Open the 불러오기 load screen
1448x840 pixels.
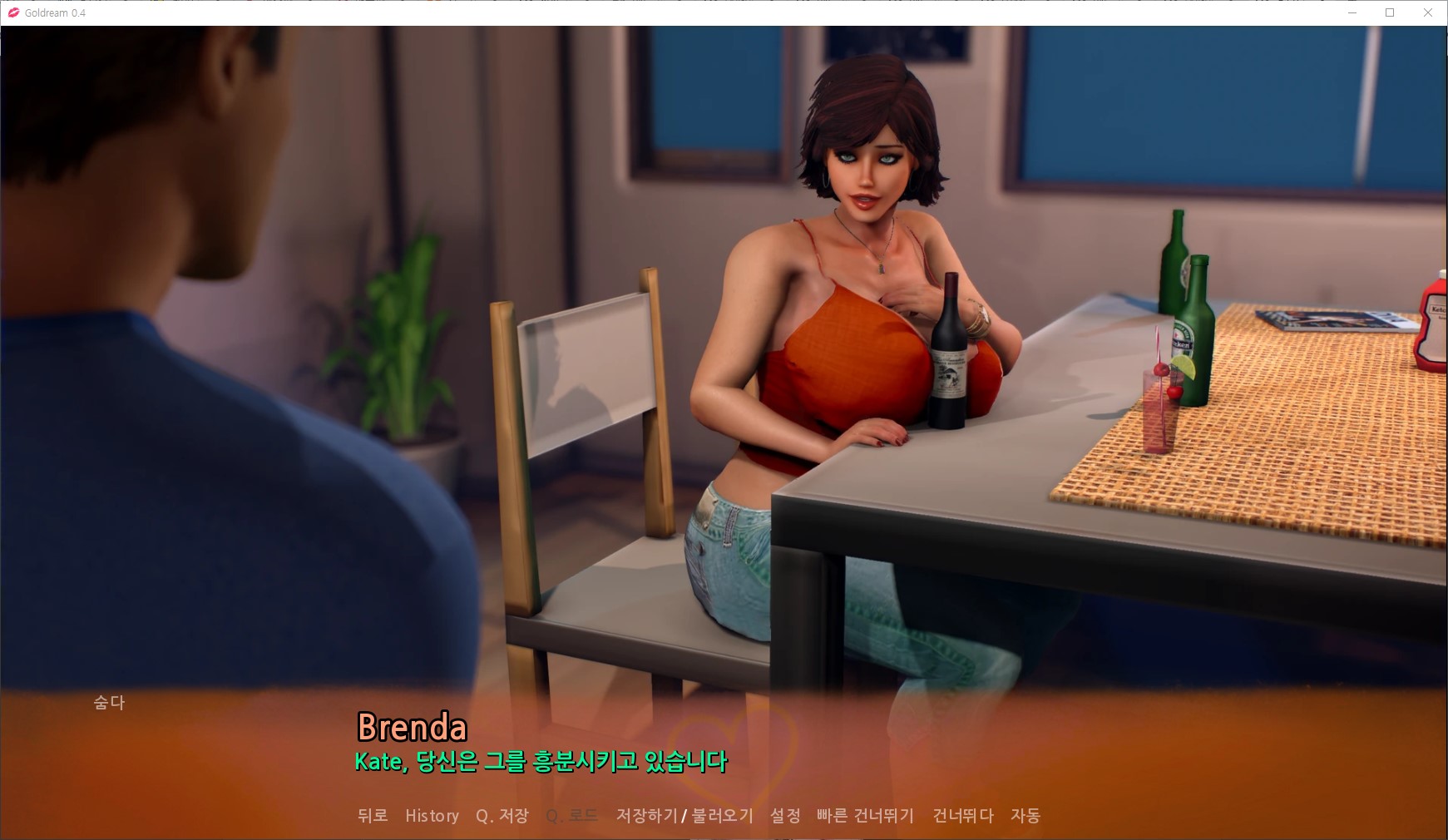(723, 816)
